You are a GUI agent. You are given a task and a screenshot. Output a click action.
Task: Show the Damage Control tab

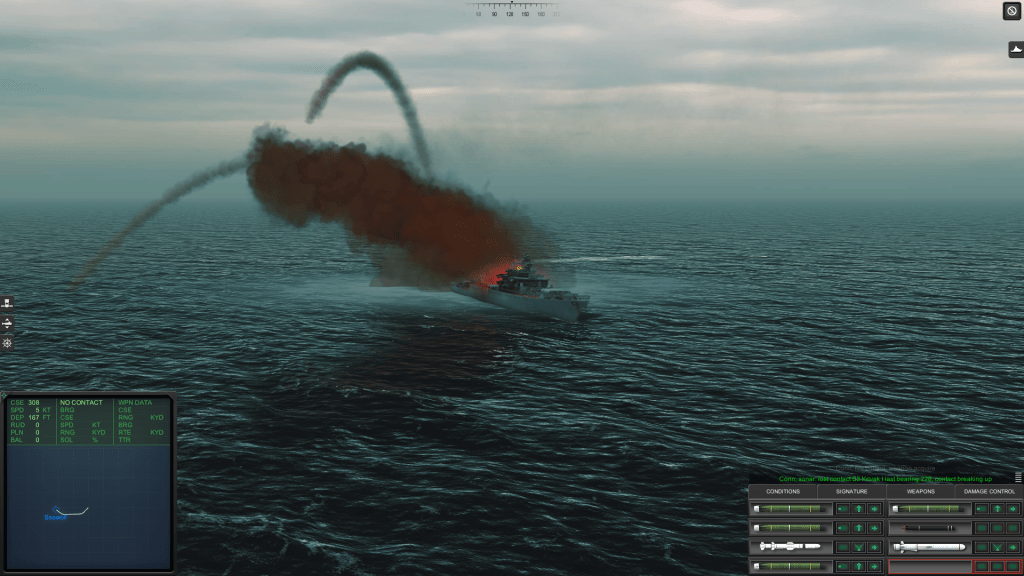click(x=988, y=491)
